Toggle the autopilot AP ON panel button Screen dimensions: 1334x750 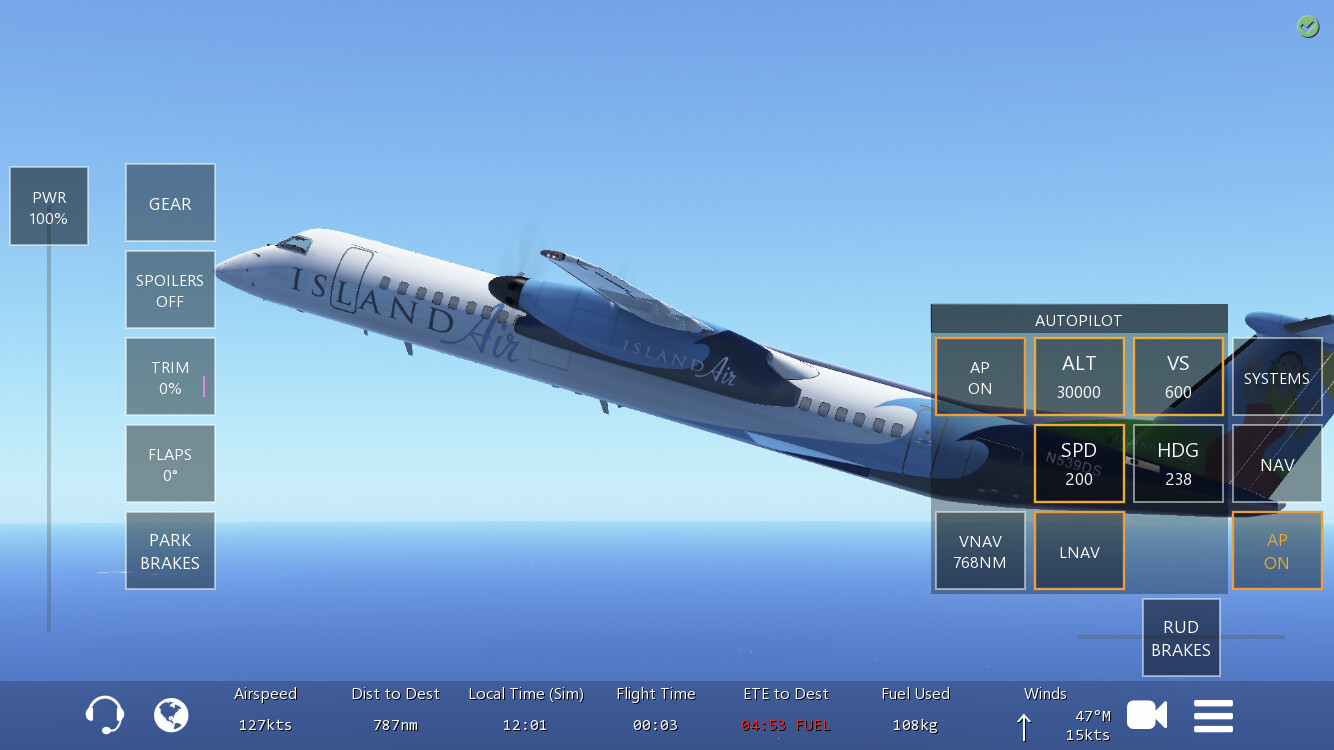[x=980, y=377]
